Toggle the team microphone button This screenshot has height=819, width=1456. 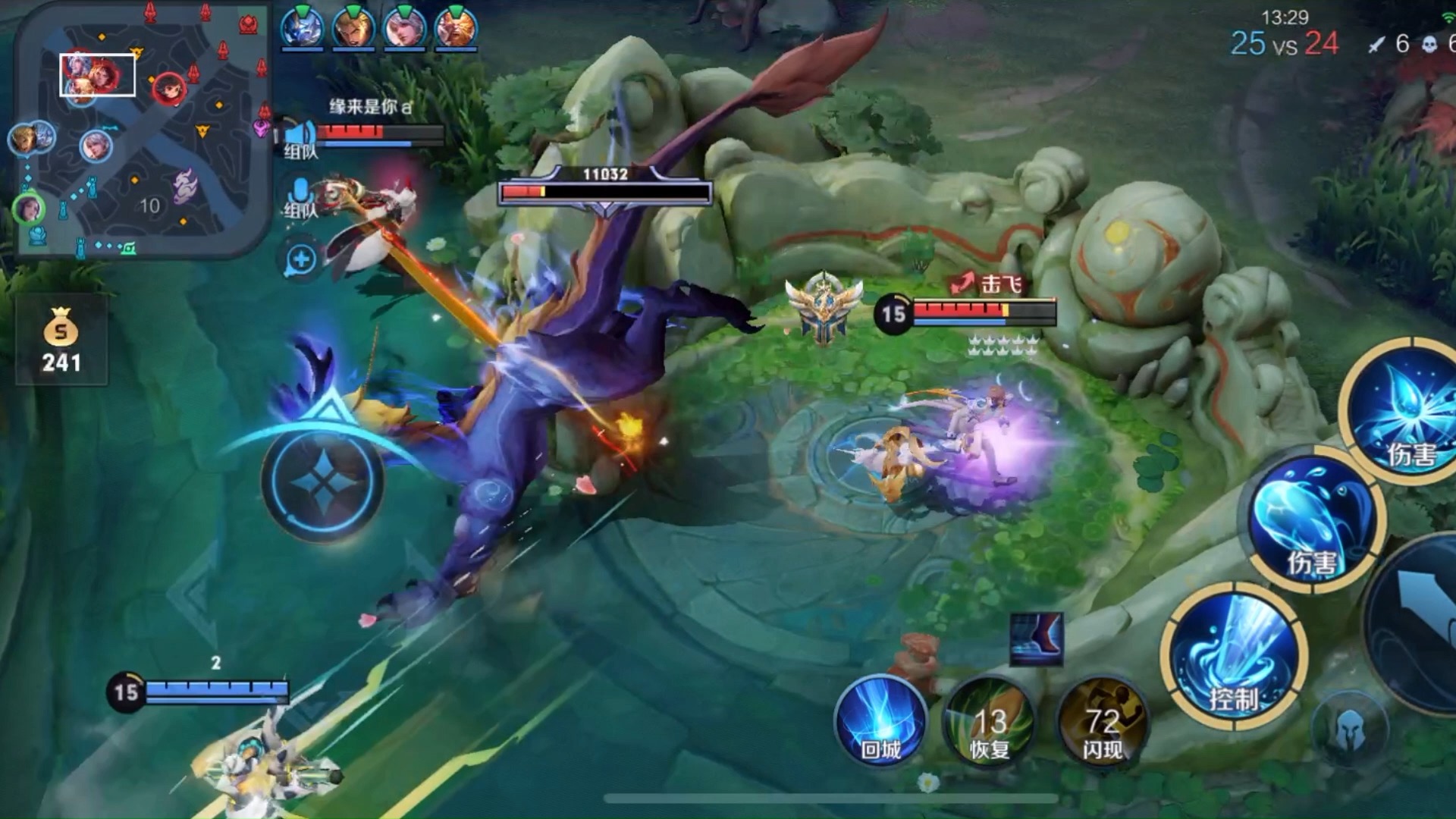tap(300, 196)
